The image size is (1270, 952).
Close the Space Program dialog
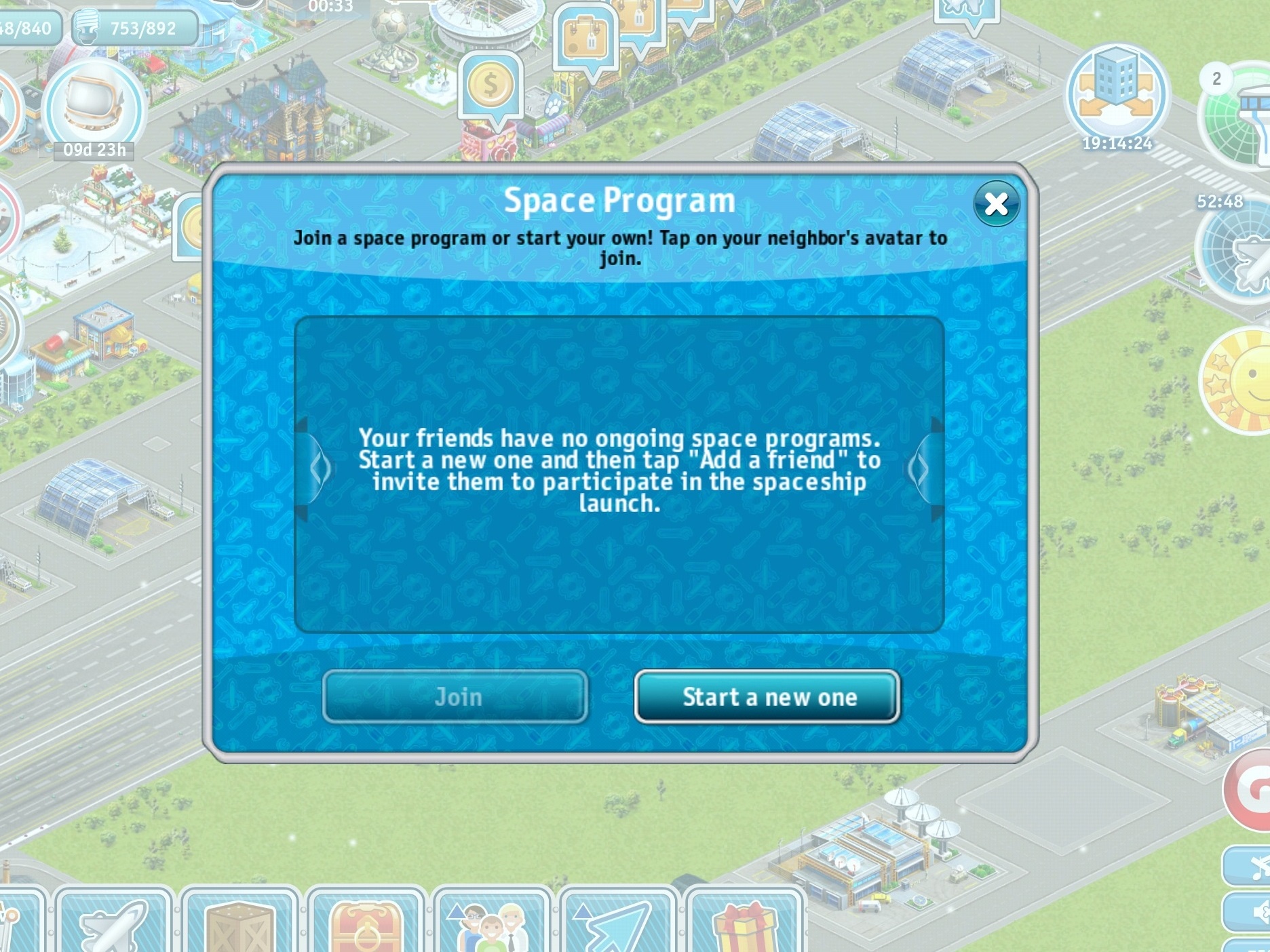996,203
